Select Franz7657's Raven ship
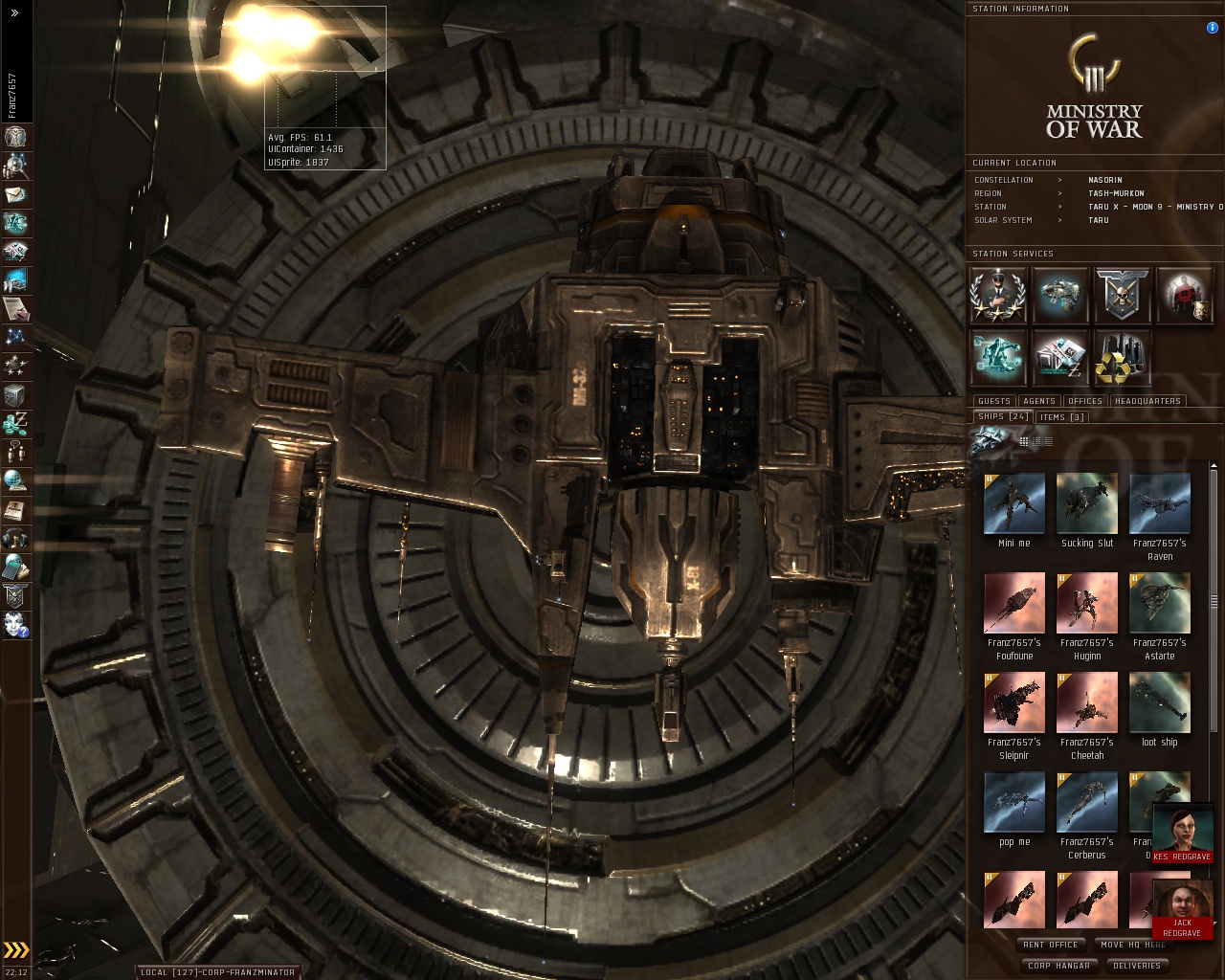The image size is (1225, 980). pyautogui.click(x=1159, y=503)
